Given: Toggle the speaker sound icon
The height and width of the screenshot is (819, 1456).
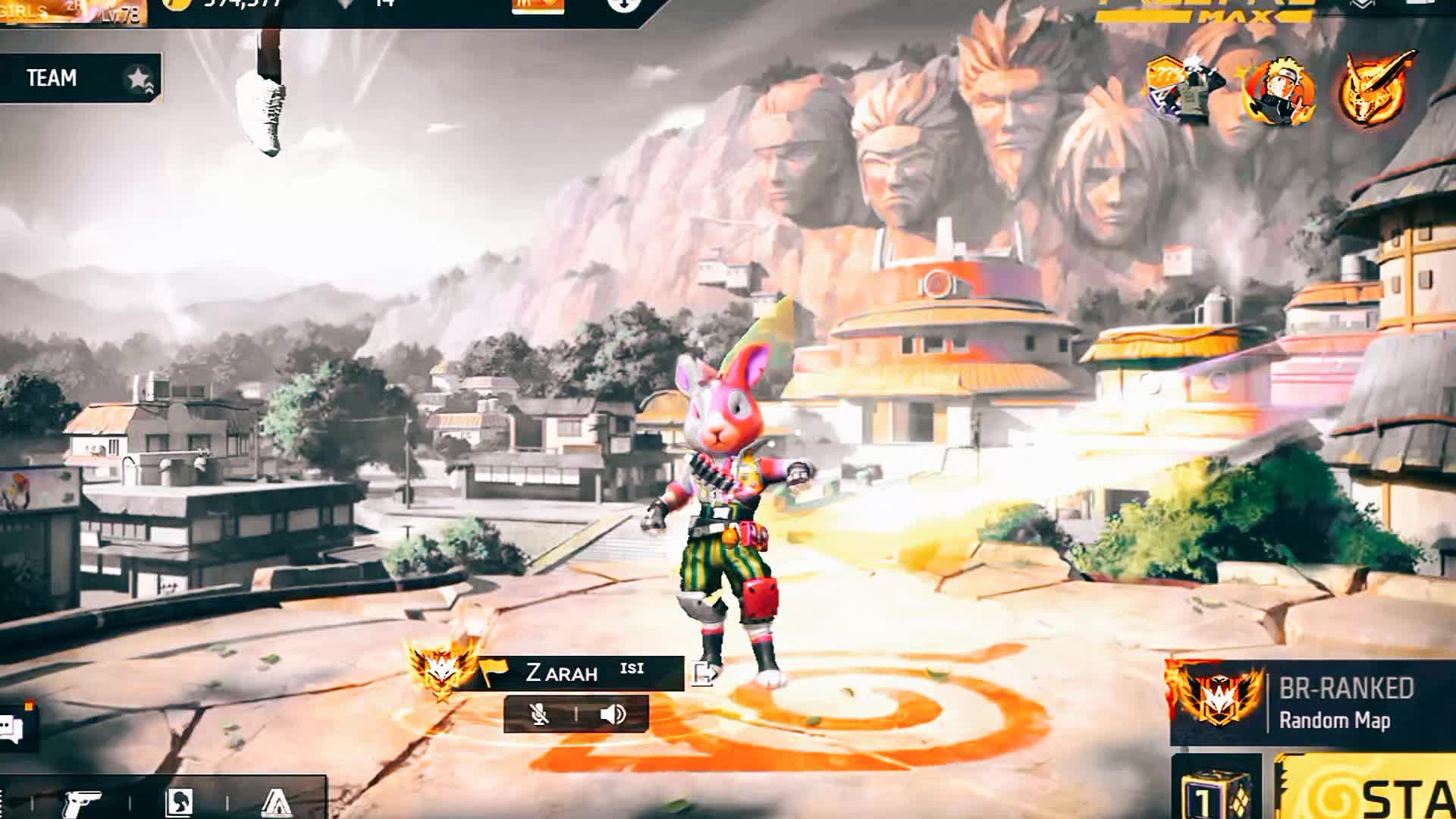Looking at the screenshot, I should coord(613,714).
